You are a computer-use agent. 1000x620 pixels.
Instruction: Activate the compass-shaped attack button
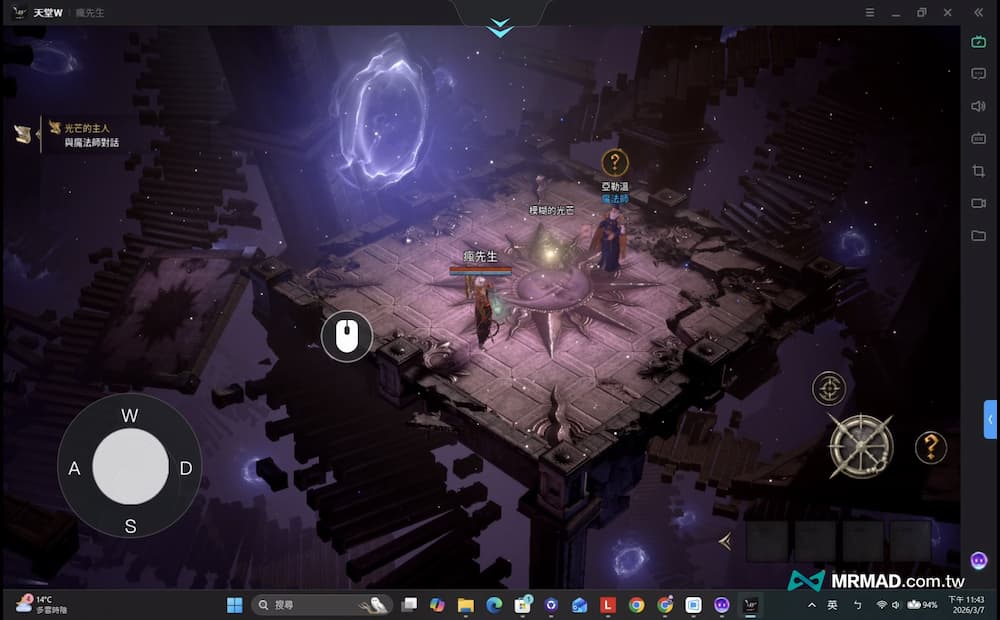click(860, 445)
